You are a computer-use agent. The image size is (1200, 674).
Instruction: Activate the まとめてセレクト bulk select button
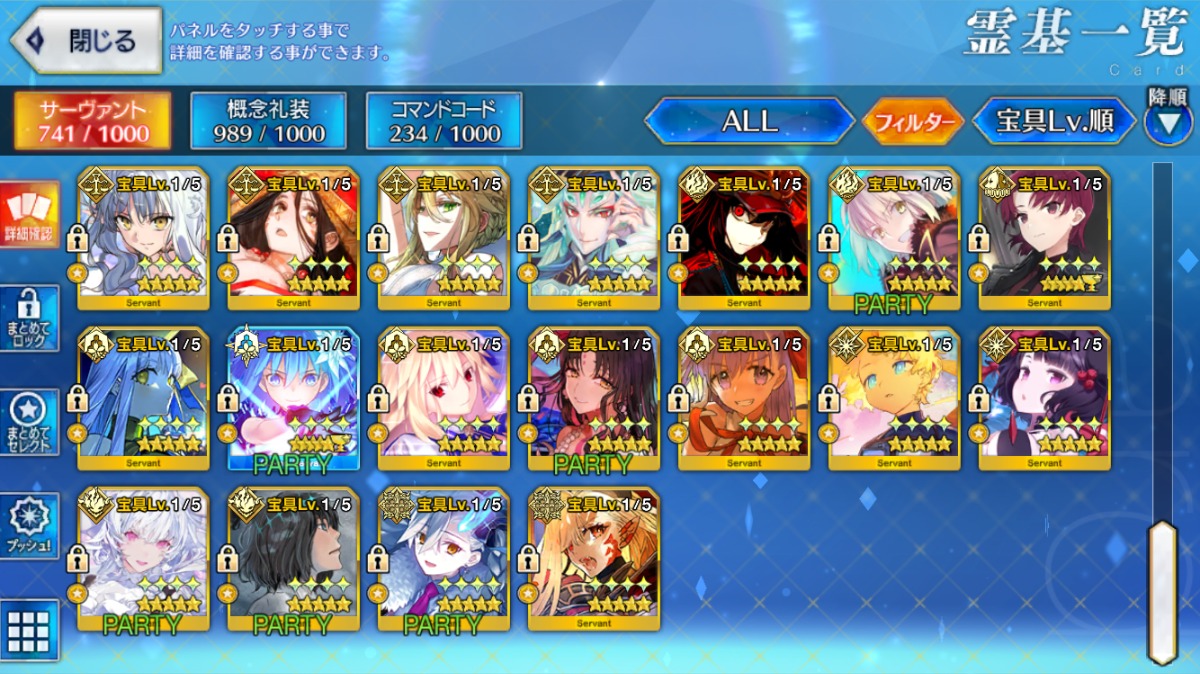pos(29,421)
